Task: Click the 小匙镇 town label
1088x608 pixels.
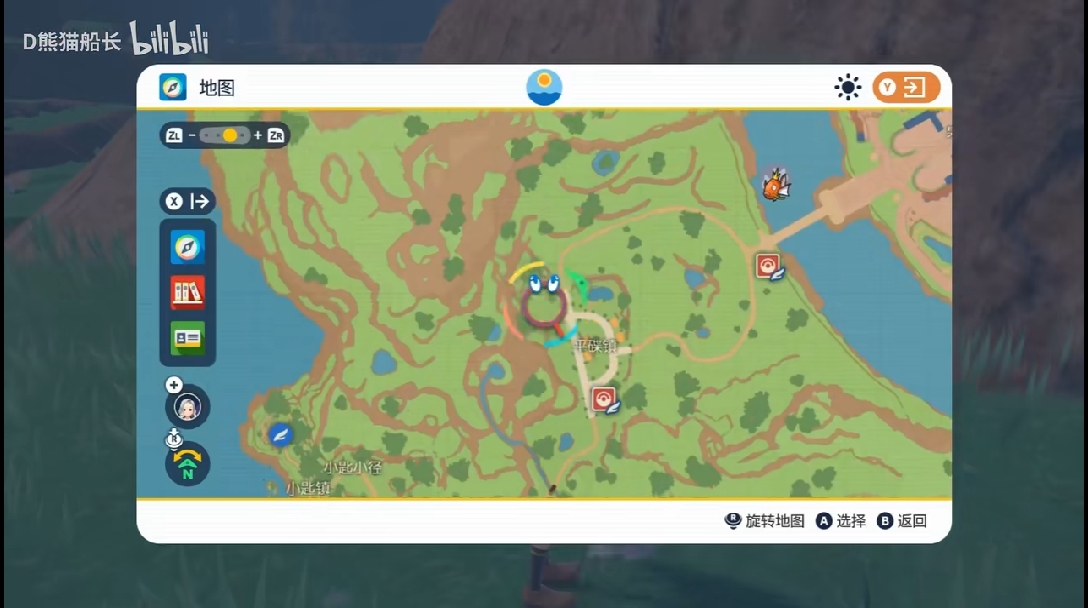Action: pyautogui.click(x=307, y=489)
